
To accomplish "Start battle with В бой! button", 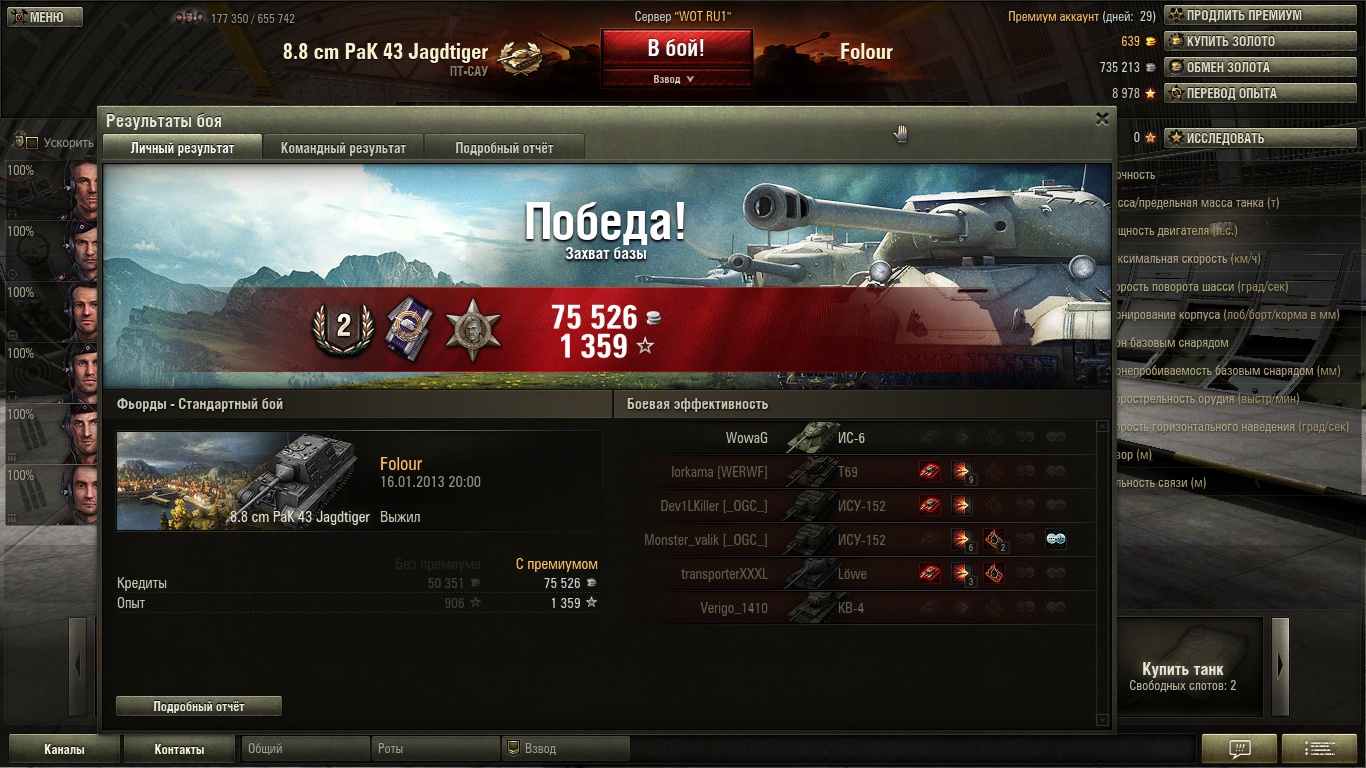I will 676,48.
